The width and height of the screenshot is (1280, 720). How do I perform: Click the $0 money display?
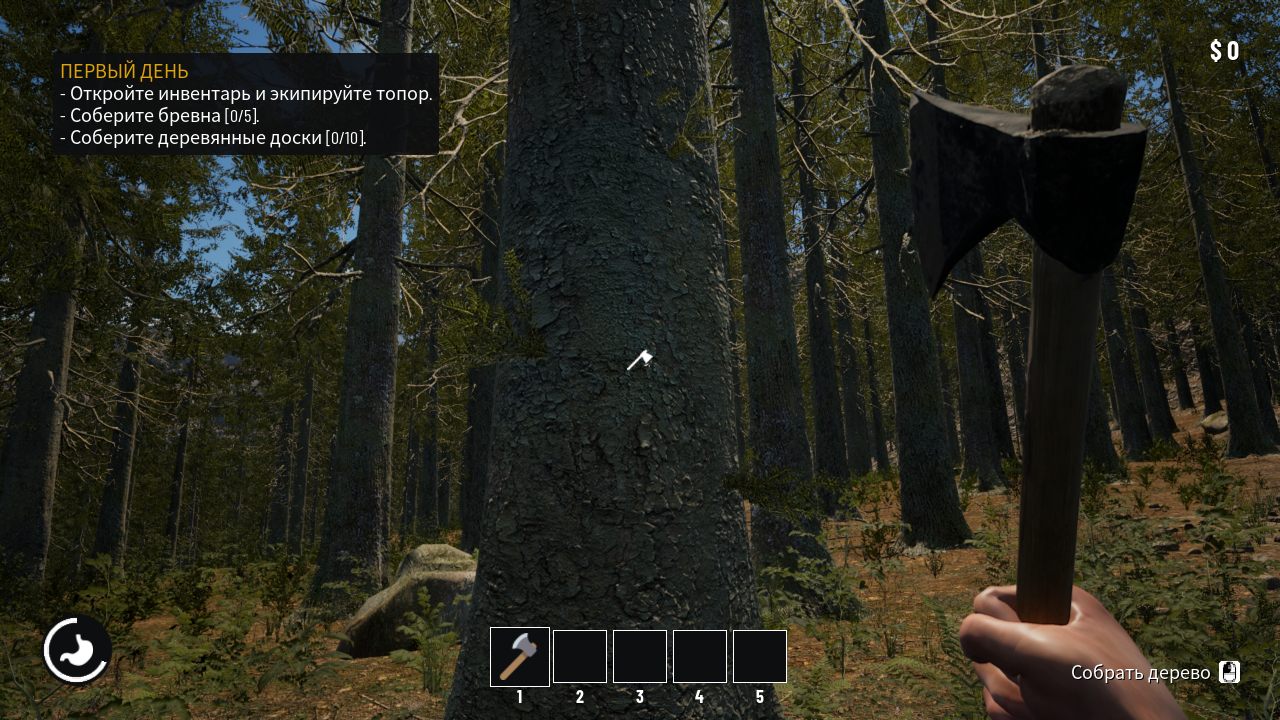point(1225,47)
